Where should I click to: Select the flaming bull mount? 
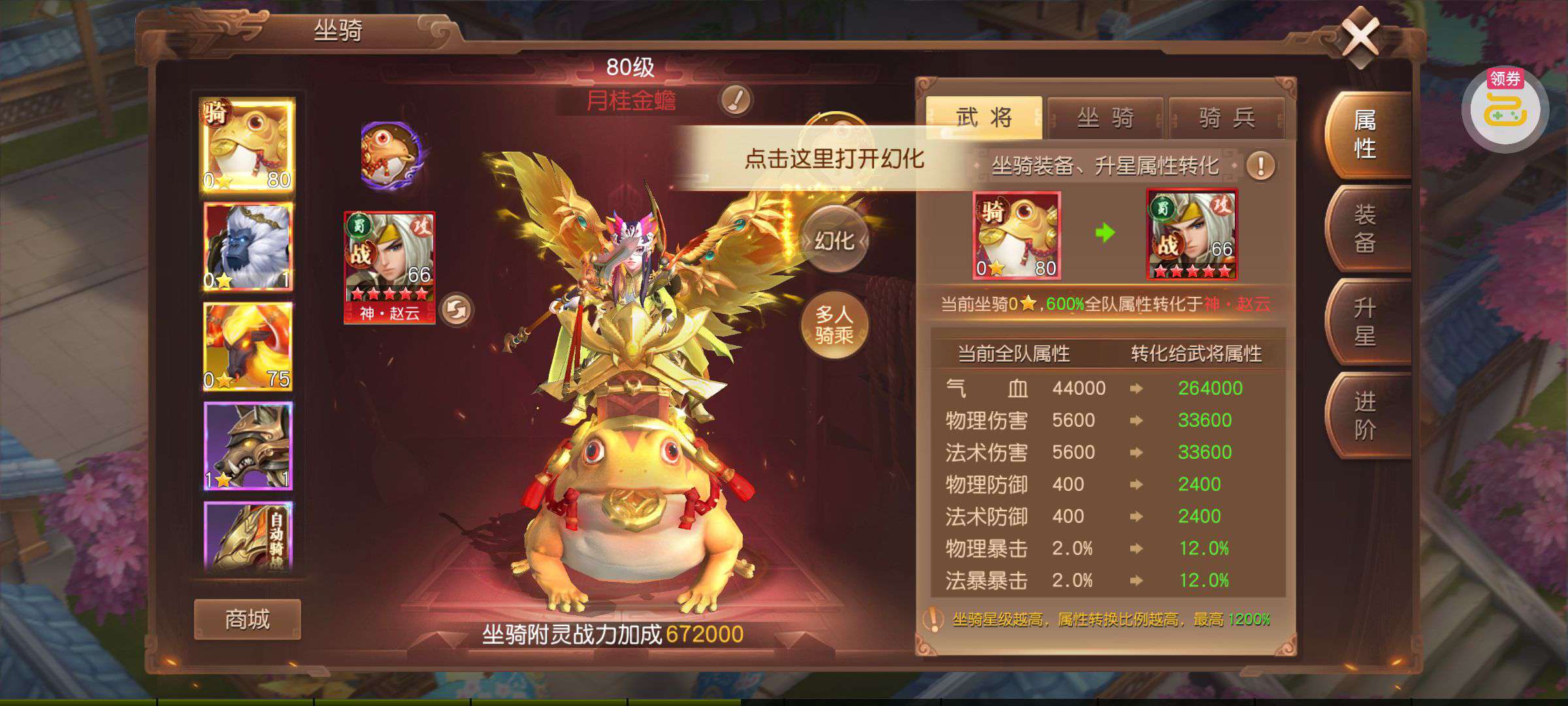pos(248,346)
